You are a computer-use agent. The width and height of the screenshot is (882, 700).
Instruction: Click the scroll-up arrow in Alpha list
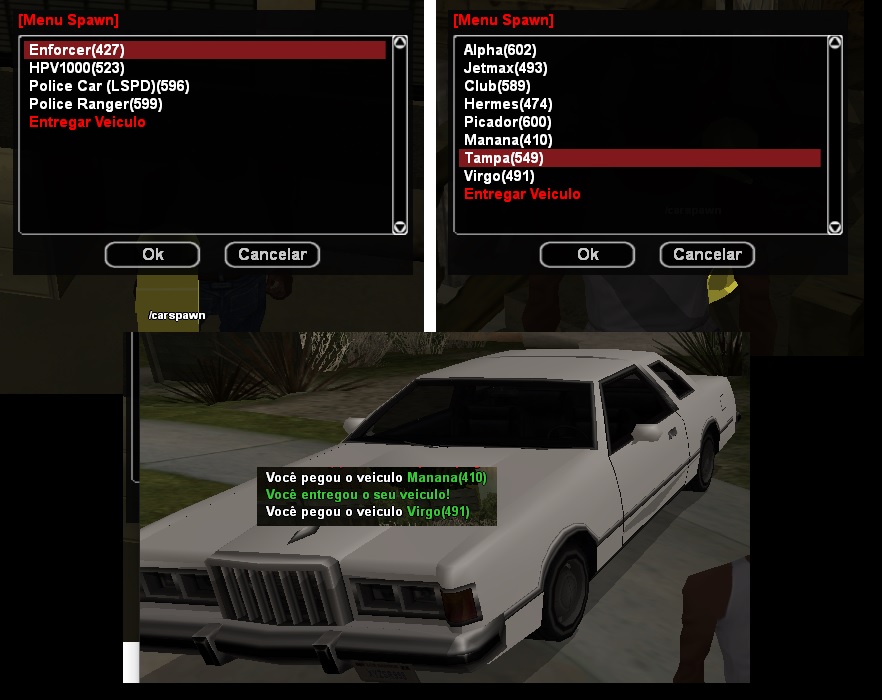[835, 44]
